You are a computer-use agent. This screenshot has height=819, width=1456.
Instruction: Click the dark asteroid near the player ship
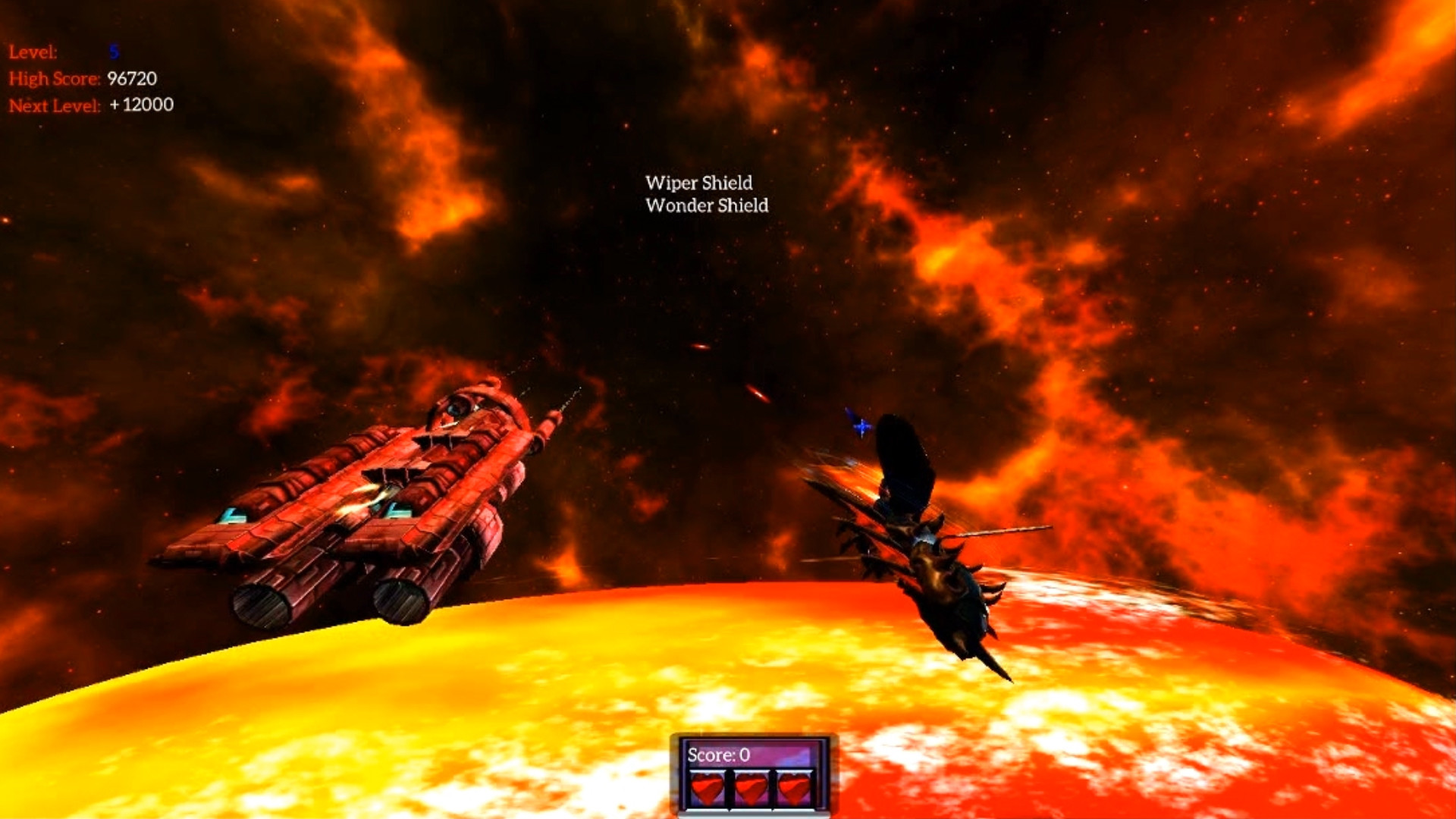[x=902, y=451]
